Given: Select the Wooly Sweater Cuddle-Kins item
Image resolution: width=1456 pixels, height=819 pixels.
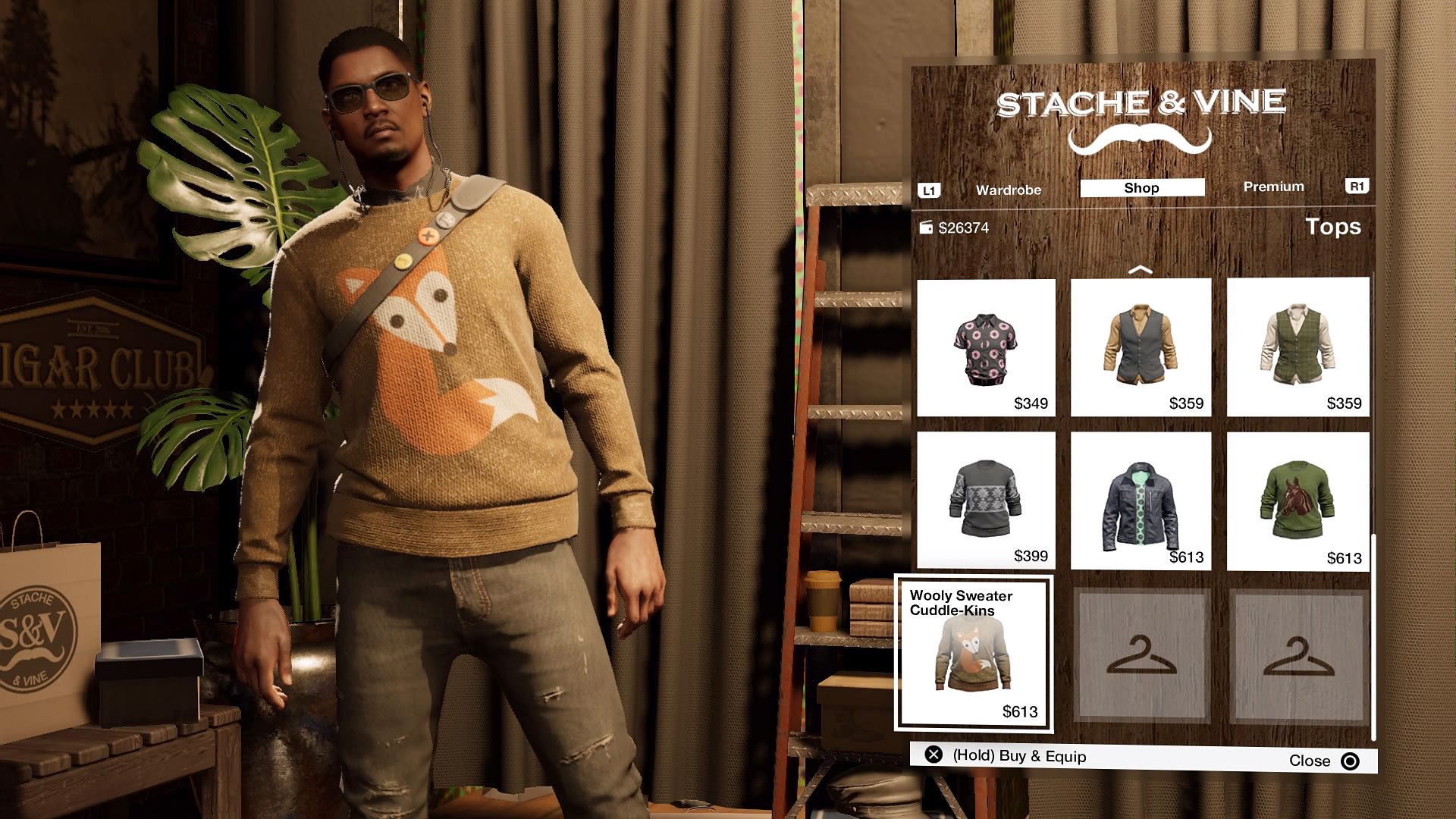Looking at the screenshot, I should (974, 654).
